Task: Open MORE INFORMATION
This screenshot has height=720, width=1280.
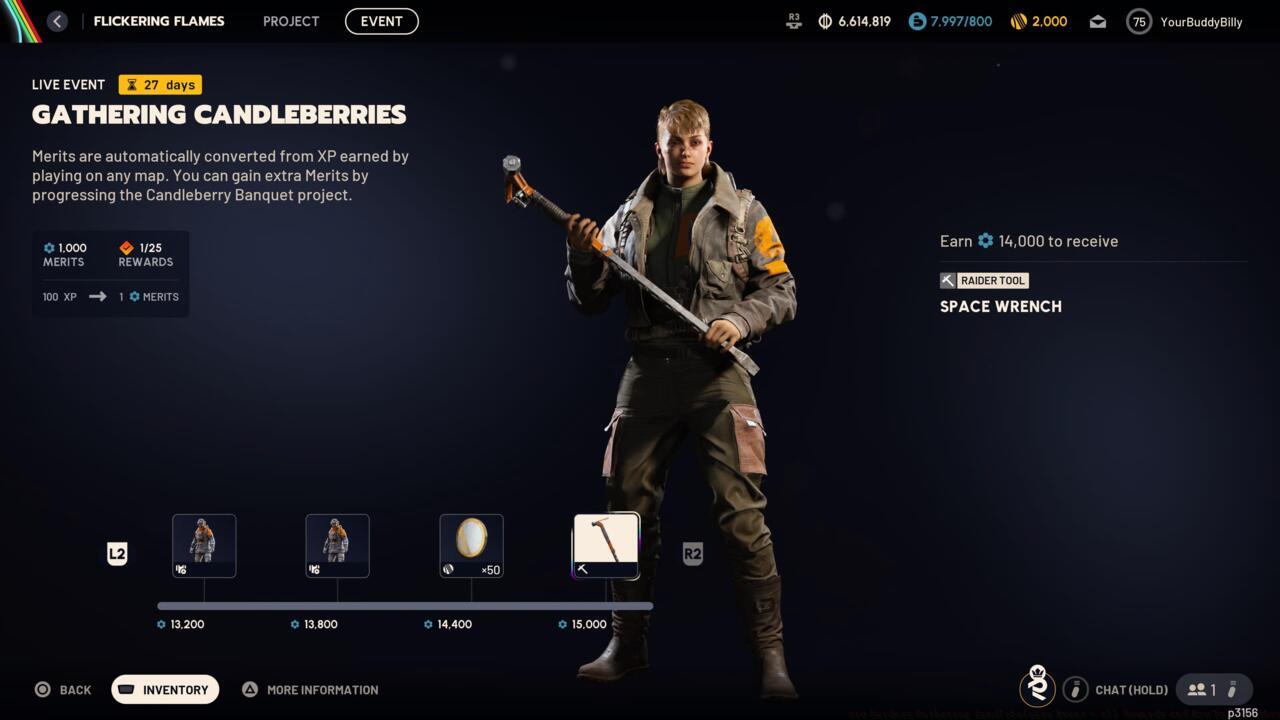Action: click(x=310, y=689)
